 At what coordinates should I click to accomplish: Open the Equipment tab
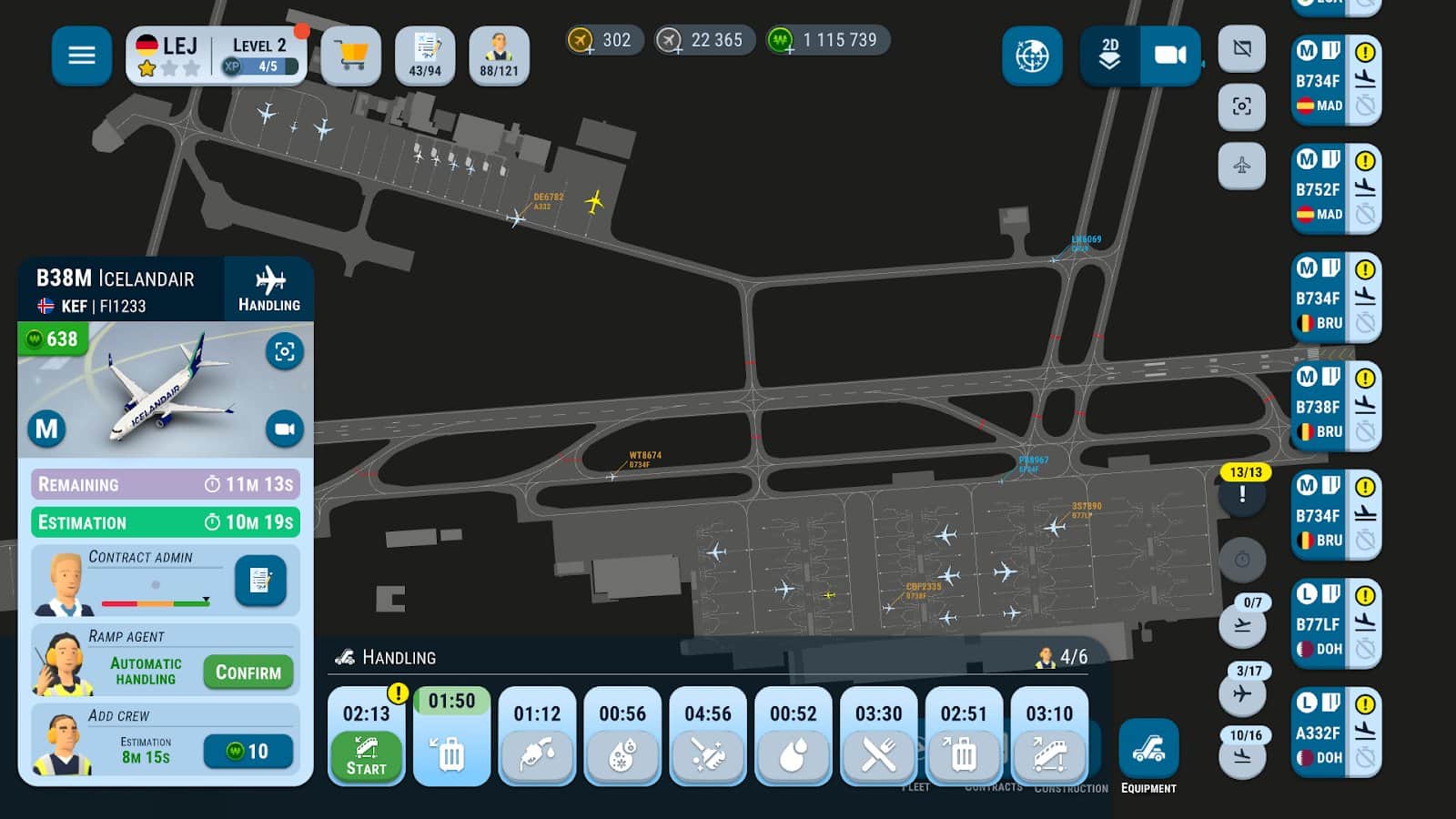(x=1148, y=756)
